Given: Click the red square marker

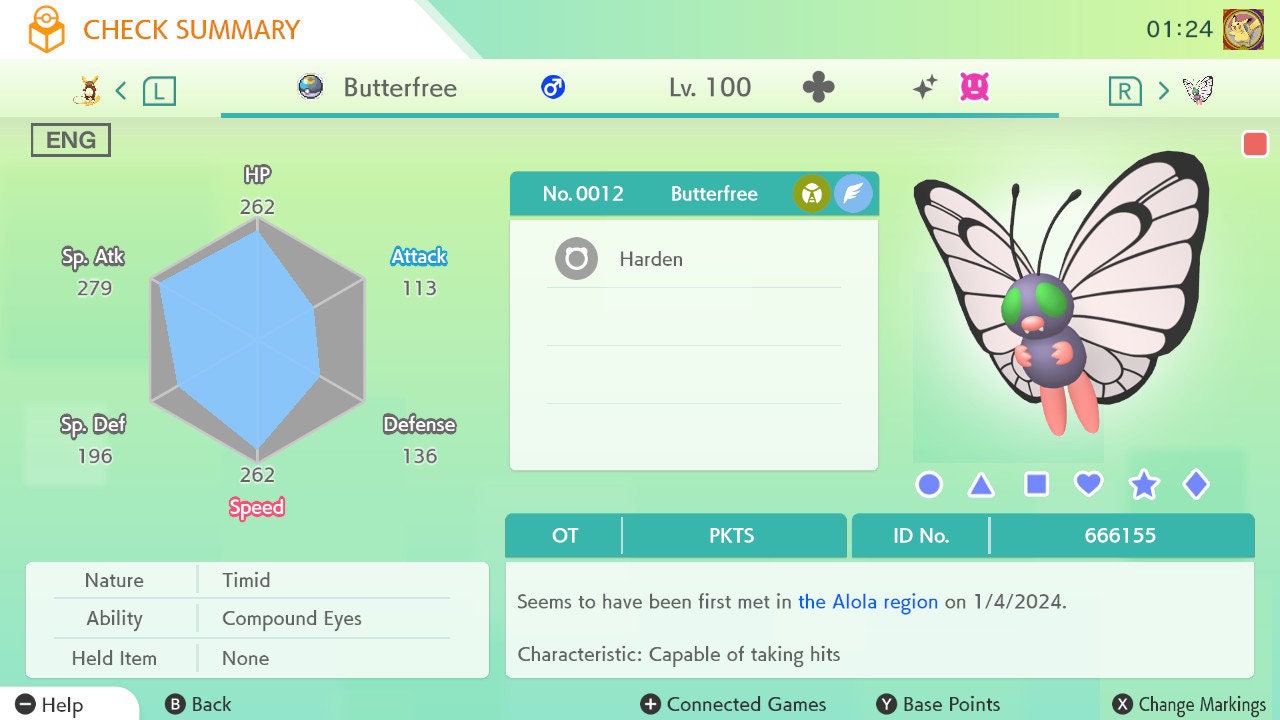Looking at the screenshot, I should click(x=1255, y=144).
